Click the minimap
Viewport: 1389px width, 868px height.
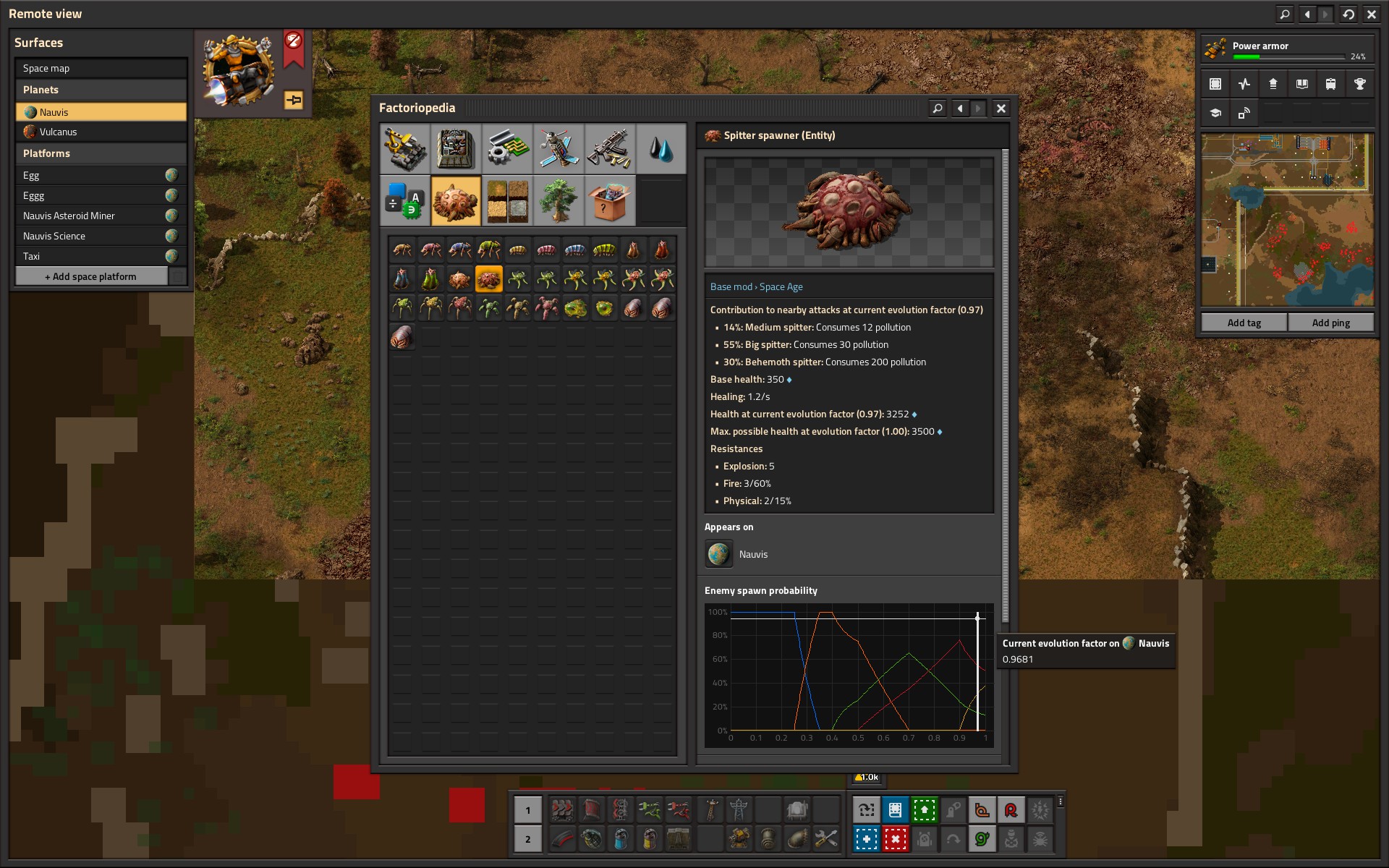click(1287, 220)
